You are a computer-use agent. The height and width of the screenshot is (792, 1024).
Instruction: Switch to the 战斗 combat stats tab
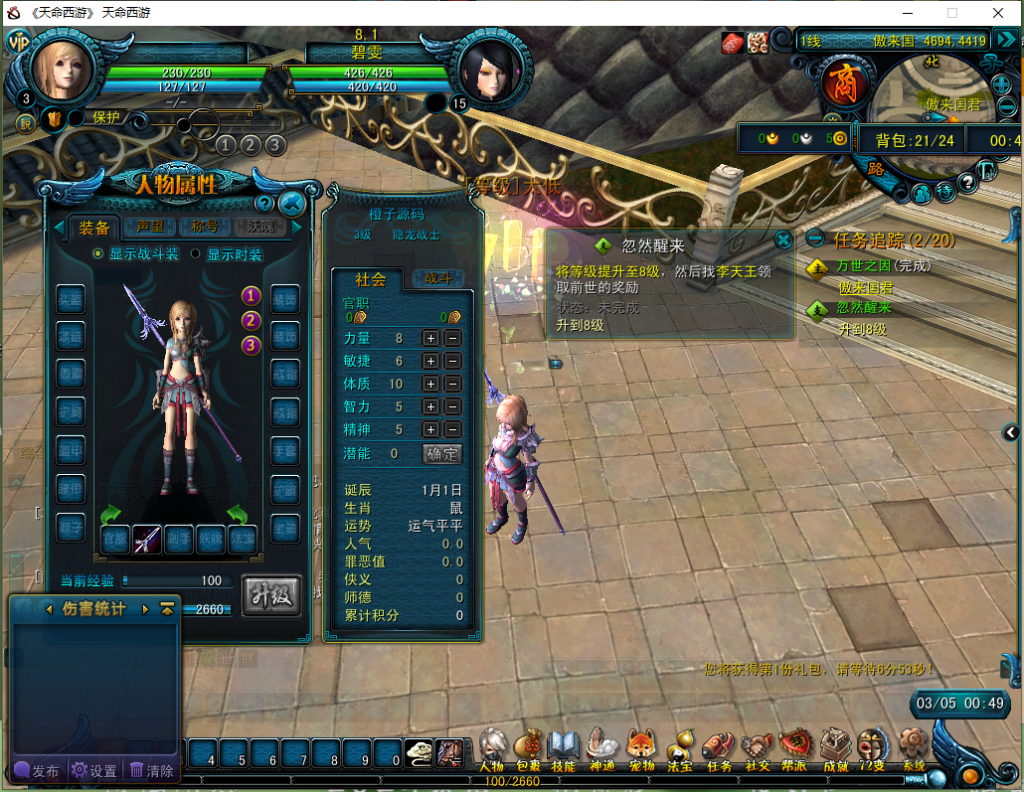438,279
